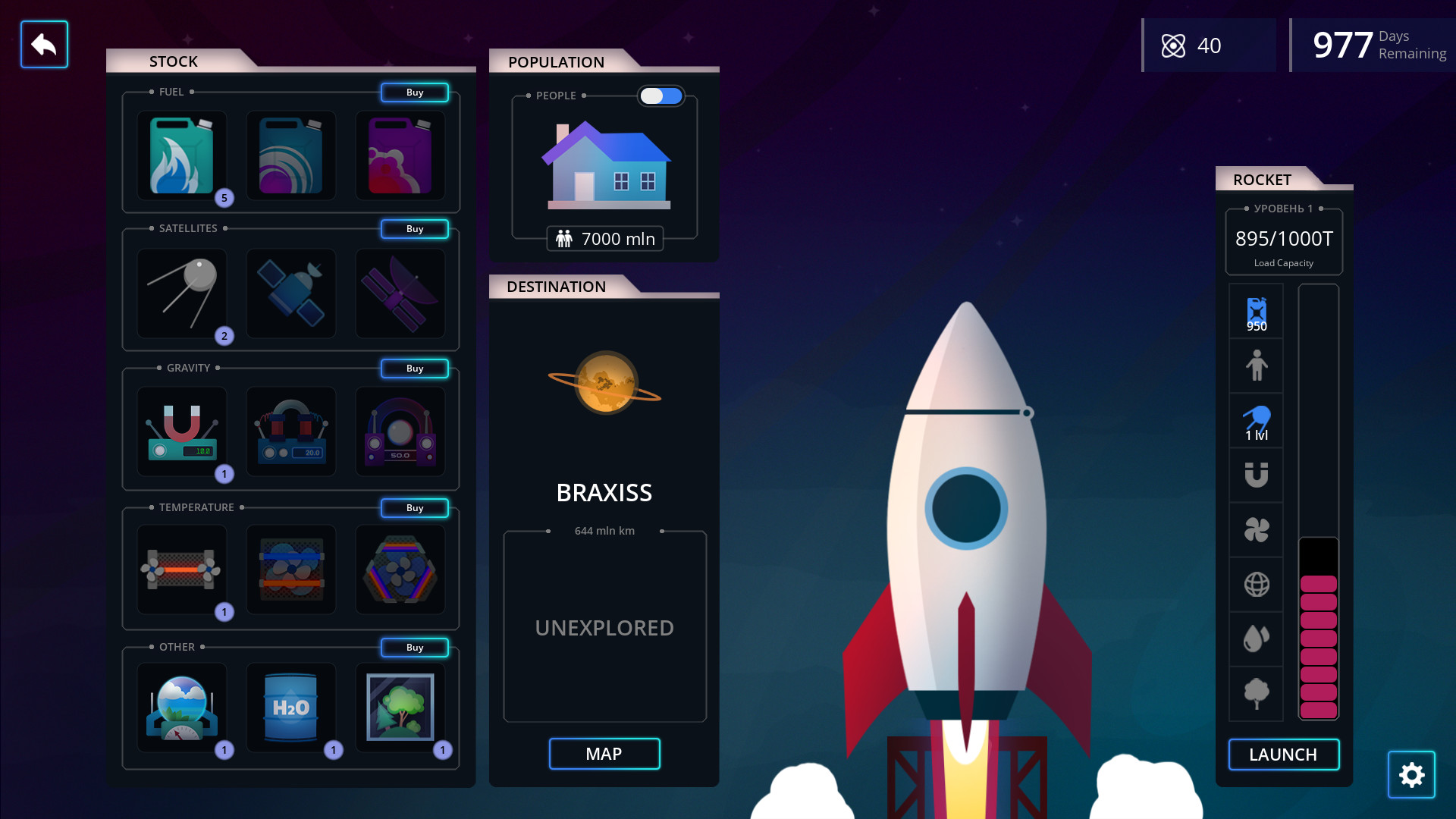
Task: Select the blue fuel canister in the rocket panel
Action: click(1256, 311)
